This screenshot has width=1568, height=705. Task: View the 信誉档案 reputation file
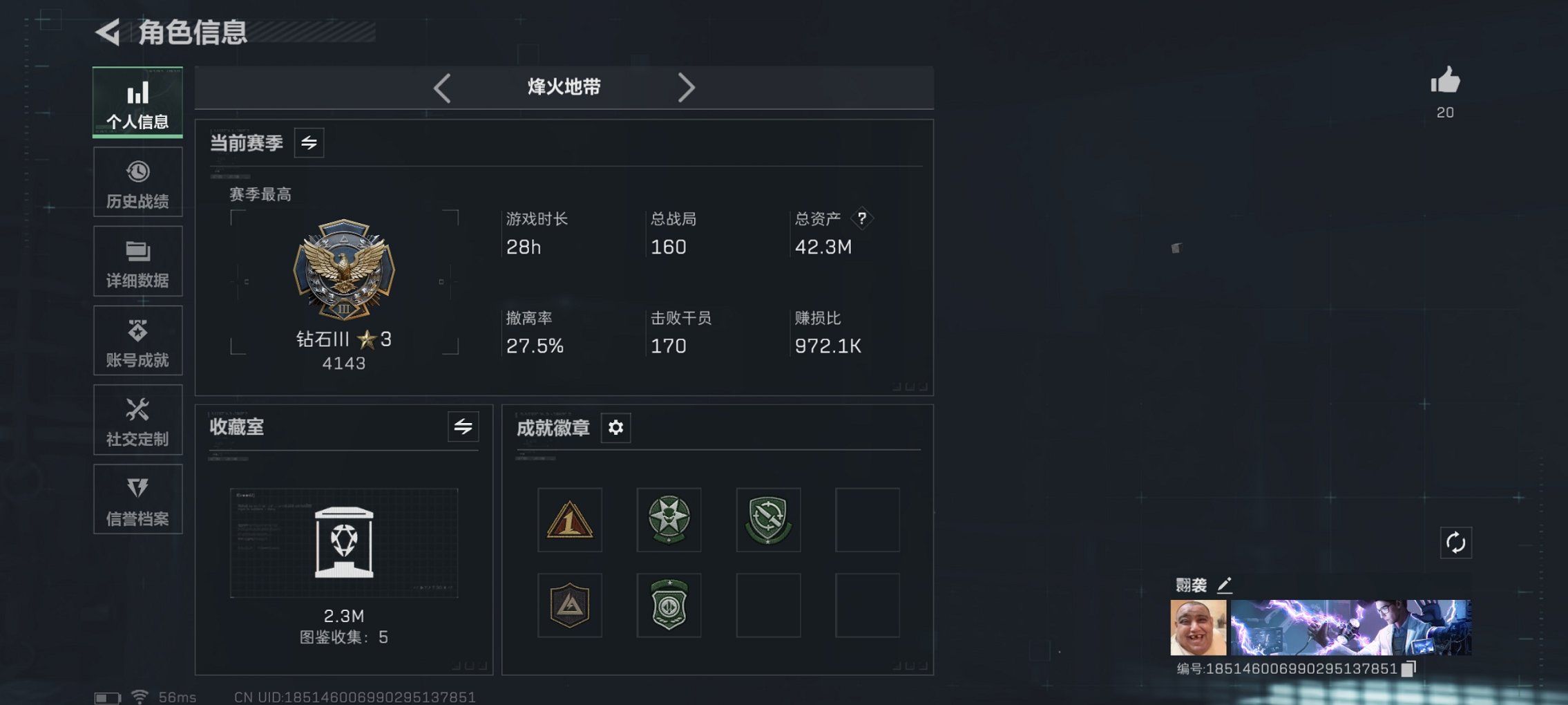137,499
